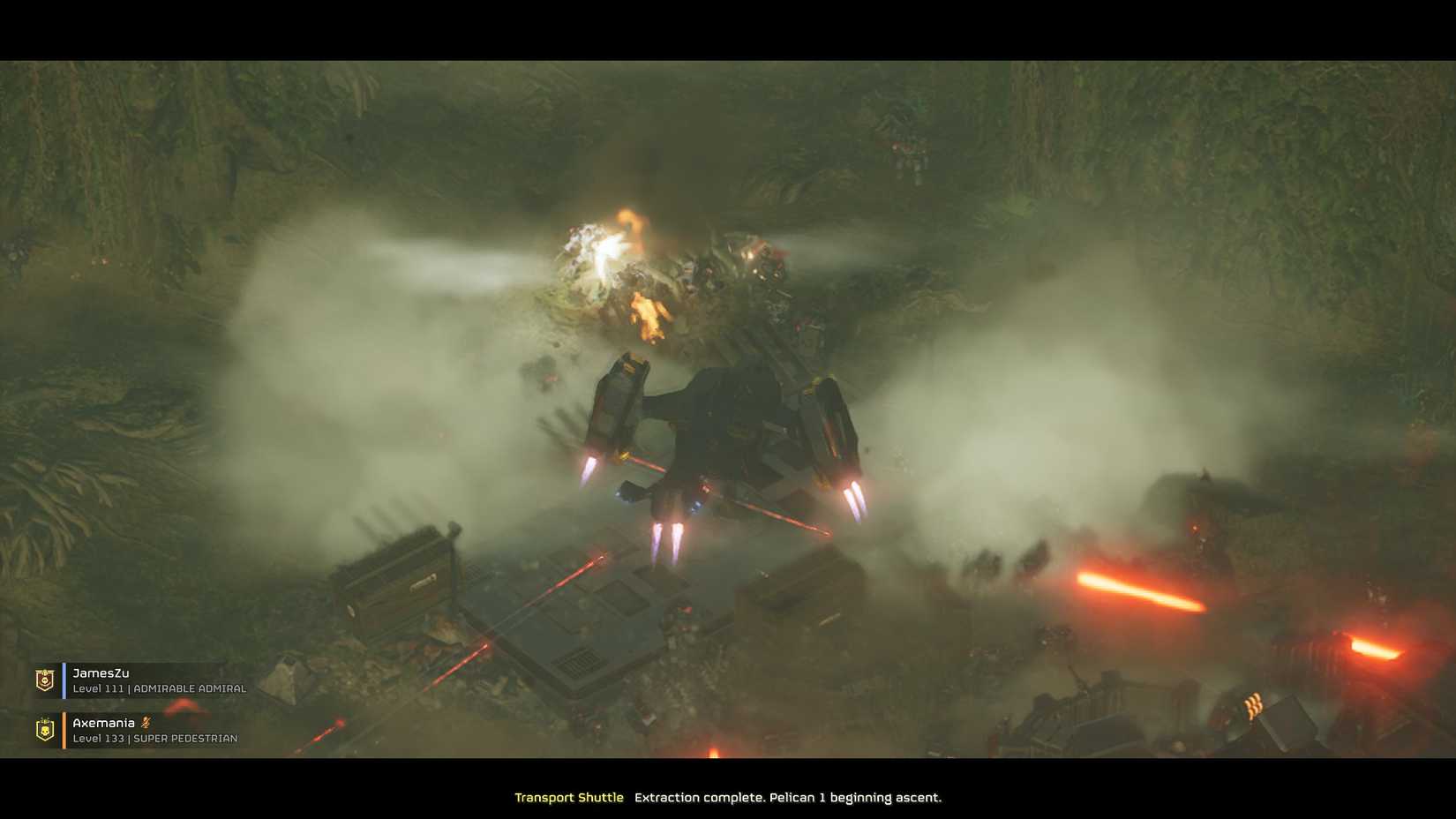
Task: Select the Transport Shuttle label
Action: pyautogui.click(x=569, y=797)
